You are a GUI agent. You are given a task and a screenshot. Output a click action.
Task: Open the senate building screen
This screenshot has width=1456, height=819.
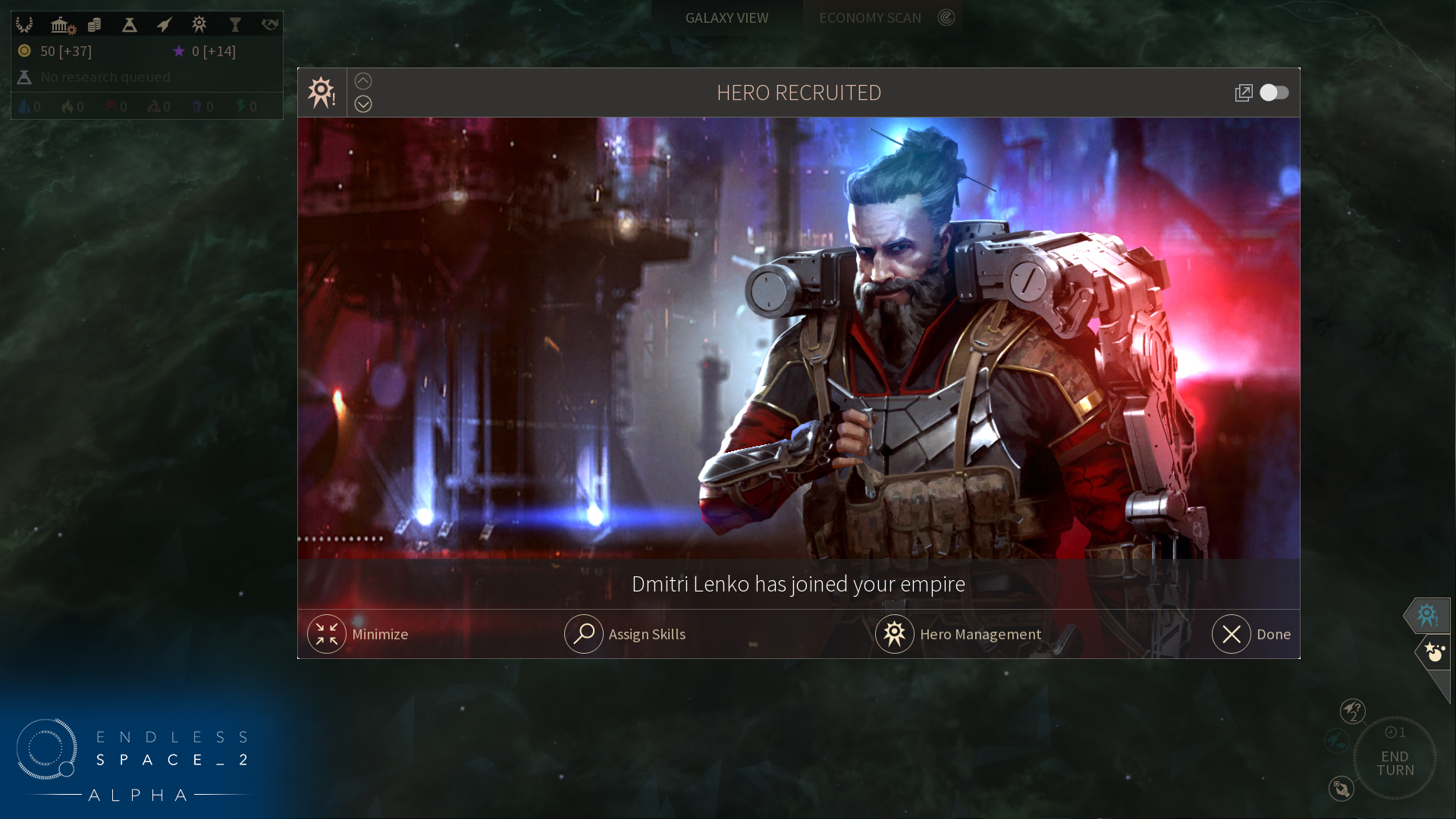coord(61,25)
